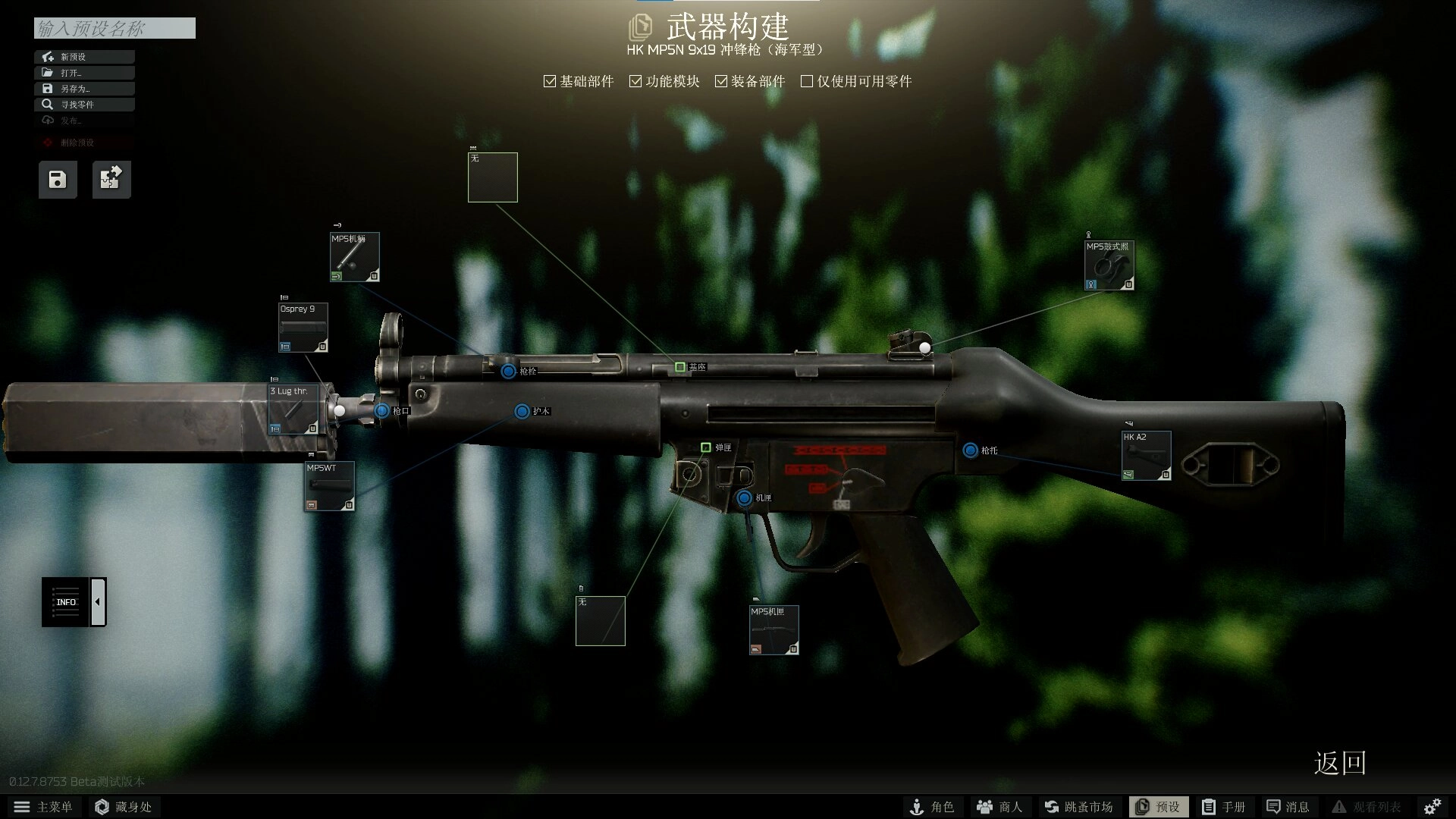Open the Hideout (藏身处)
1456x819 pixels.
point(123,807)
